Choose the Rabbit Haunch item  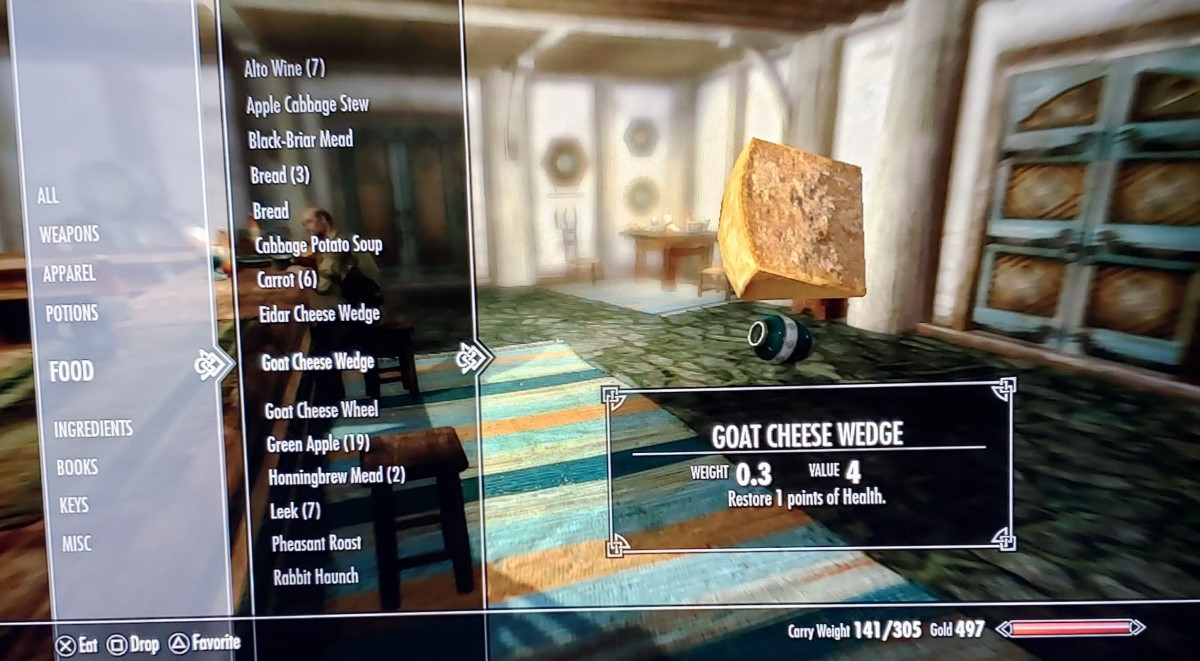(x=315, y=577)
